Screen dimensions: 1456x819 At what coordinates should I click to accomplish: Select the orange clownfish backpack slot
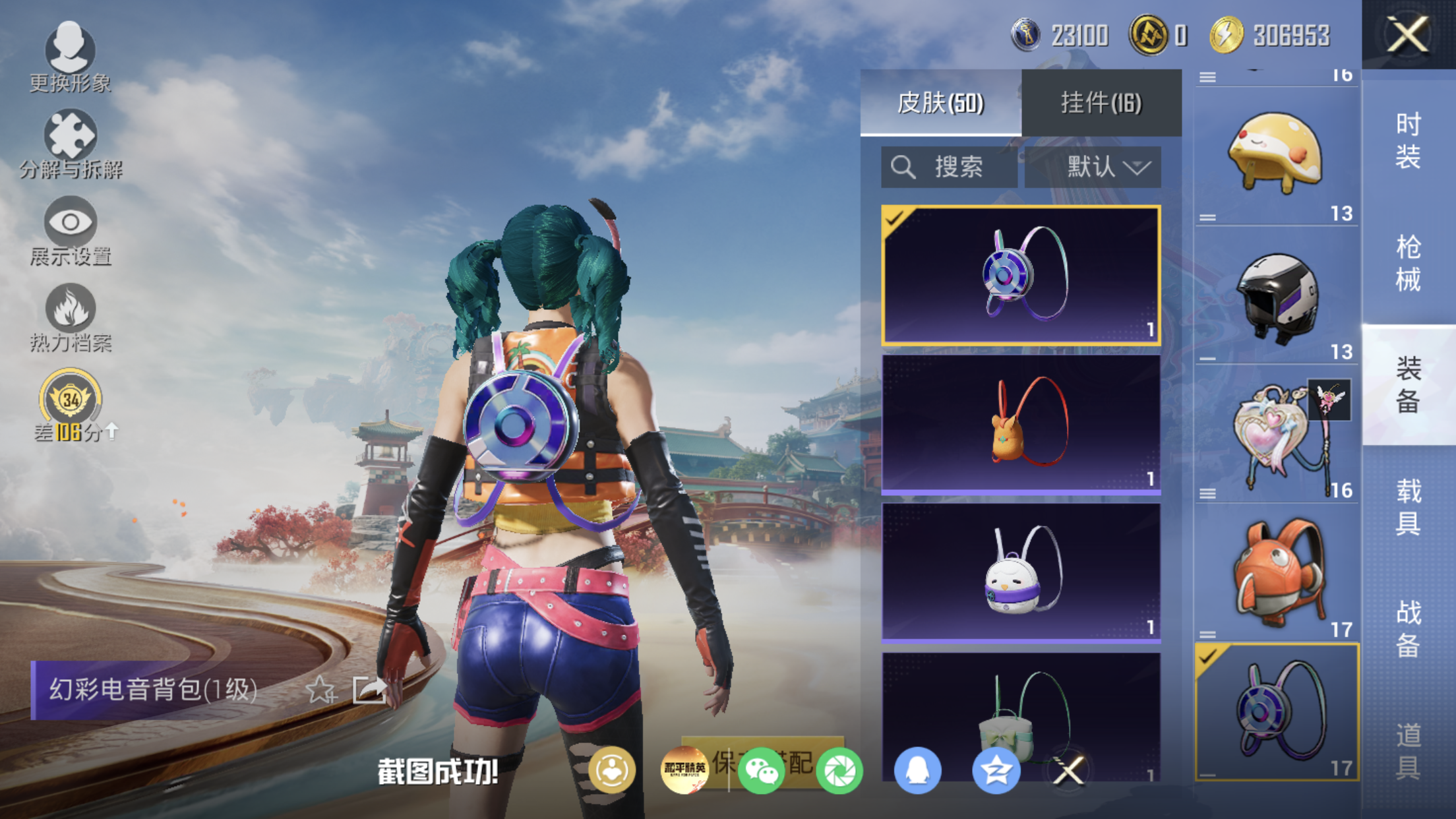tap(1277, 574)
